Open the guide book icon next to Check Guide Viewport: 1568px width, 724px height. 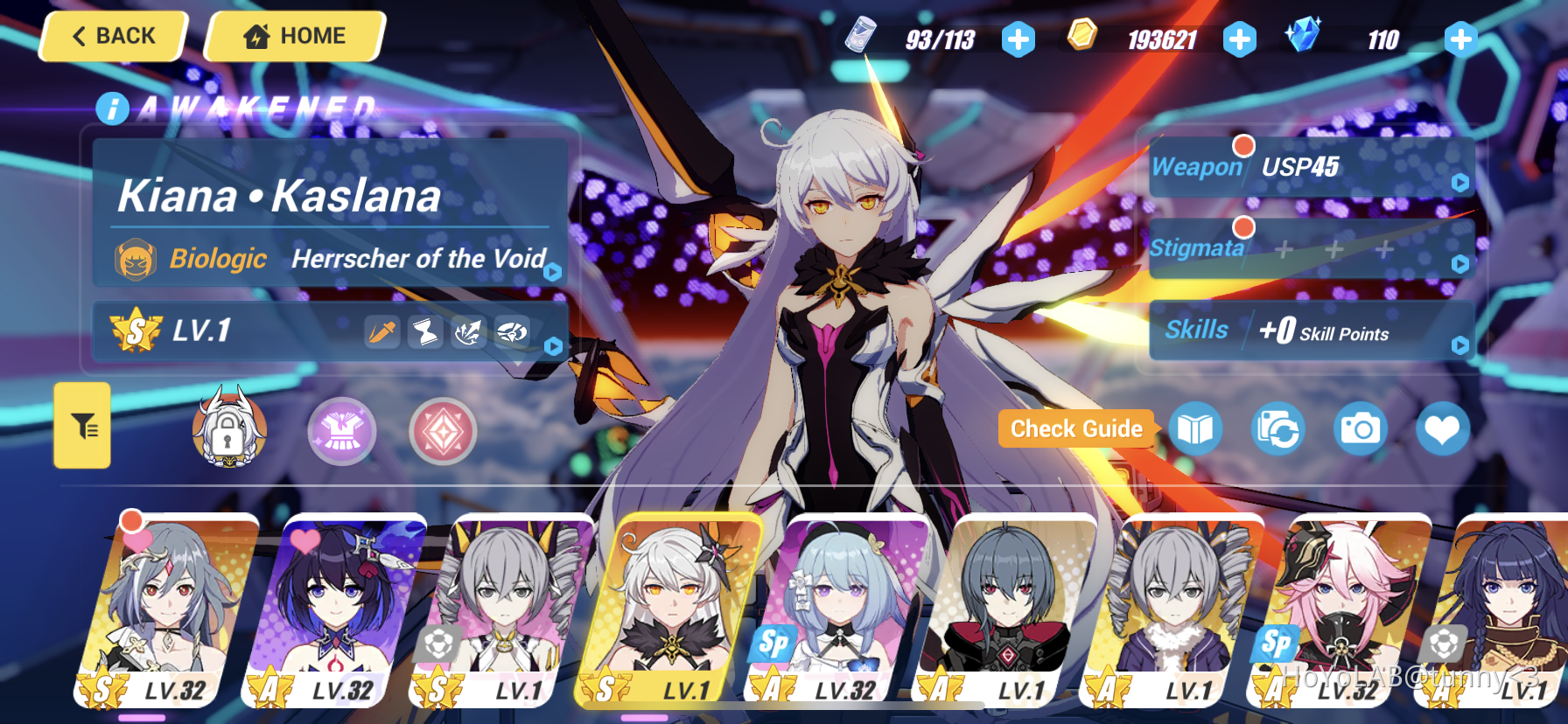pos(1195,429)
